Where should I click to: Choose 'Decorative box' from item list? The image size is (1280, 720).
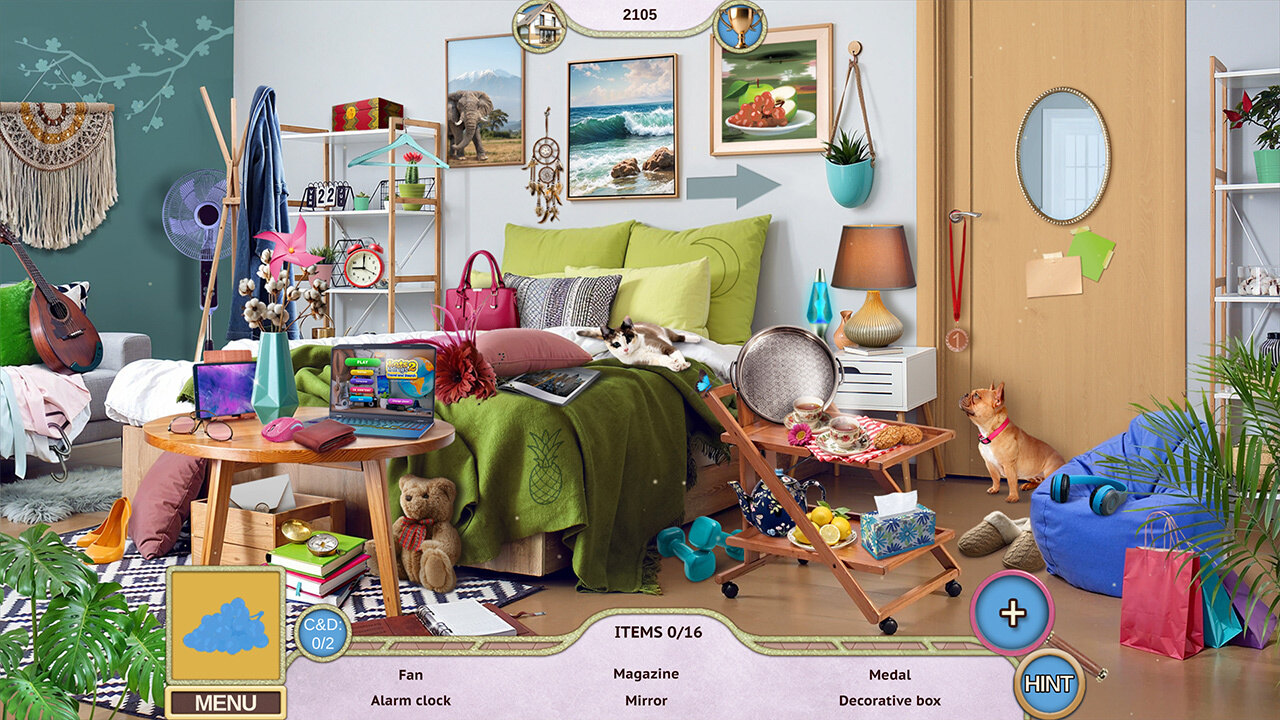(x=889, y=701)
